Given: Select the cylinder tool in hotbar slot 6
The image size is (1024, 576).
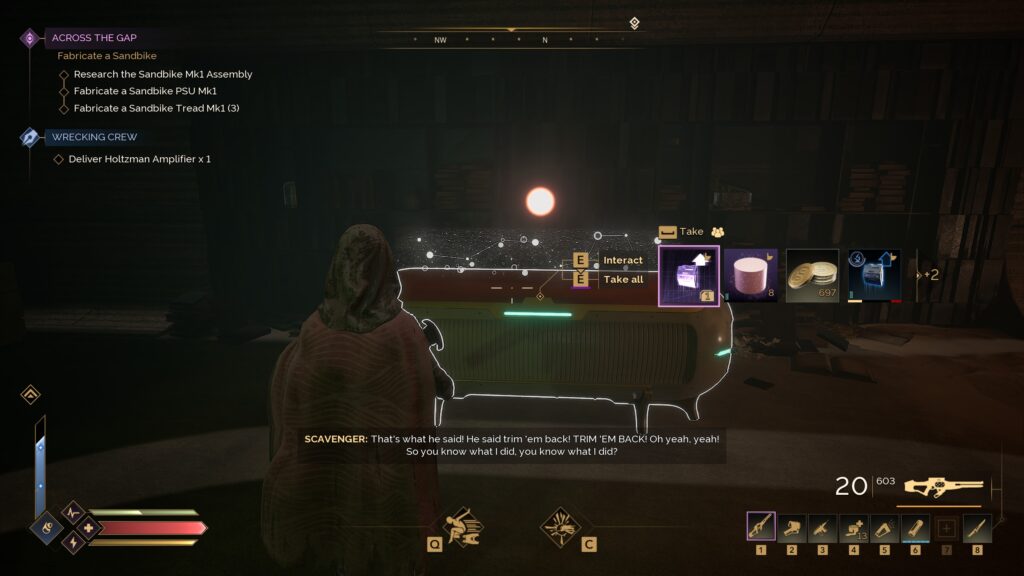Looking at the screenshot, I should (x=915, y=527).
